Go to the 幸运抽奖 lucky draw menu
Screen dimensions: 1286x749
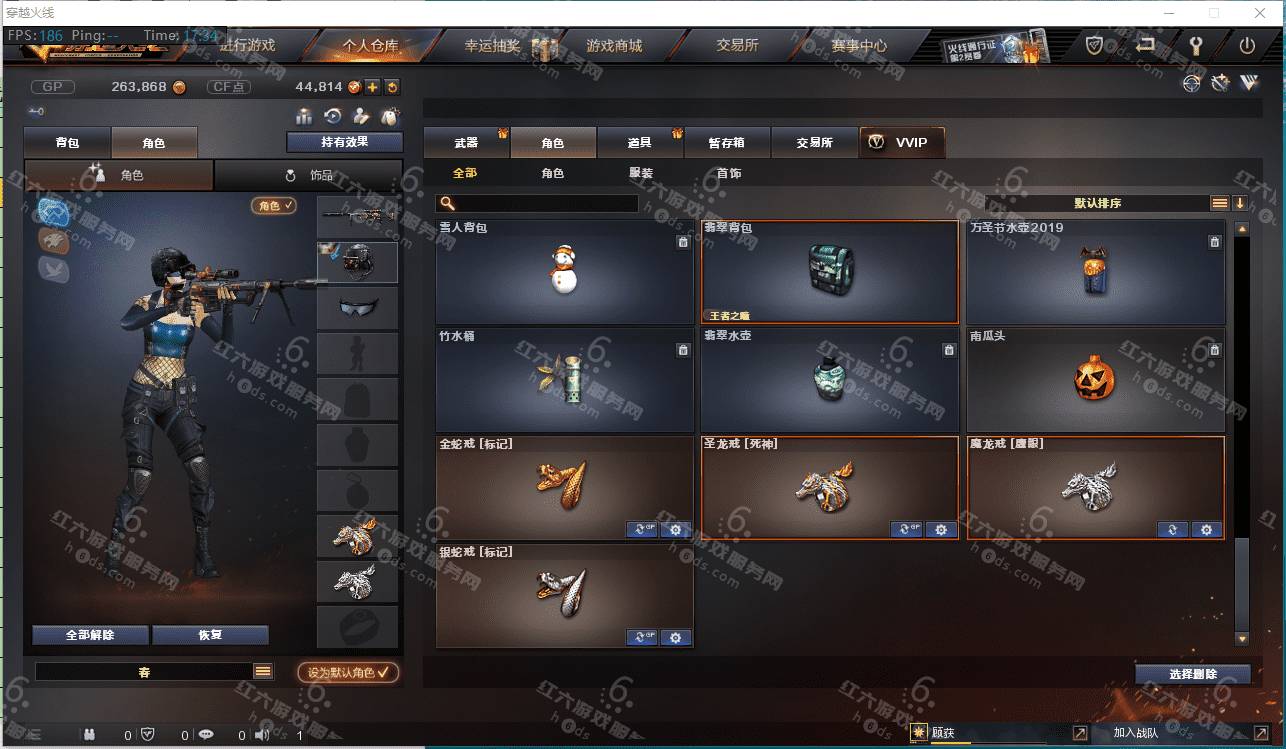pyautogui.click(x=492, y=46)
